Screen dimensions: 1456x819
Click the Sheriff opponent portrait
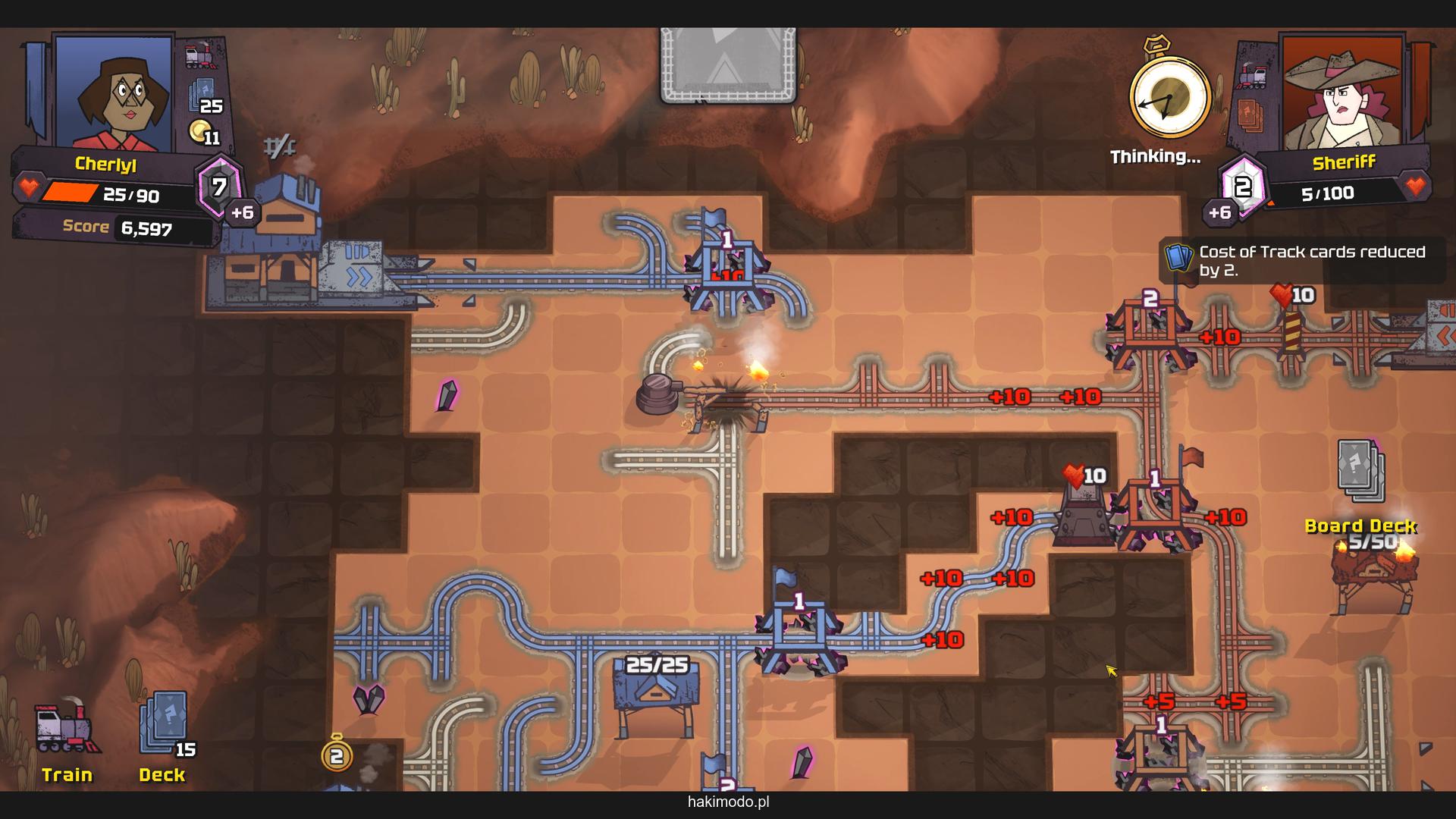pos(1341,93)
